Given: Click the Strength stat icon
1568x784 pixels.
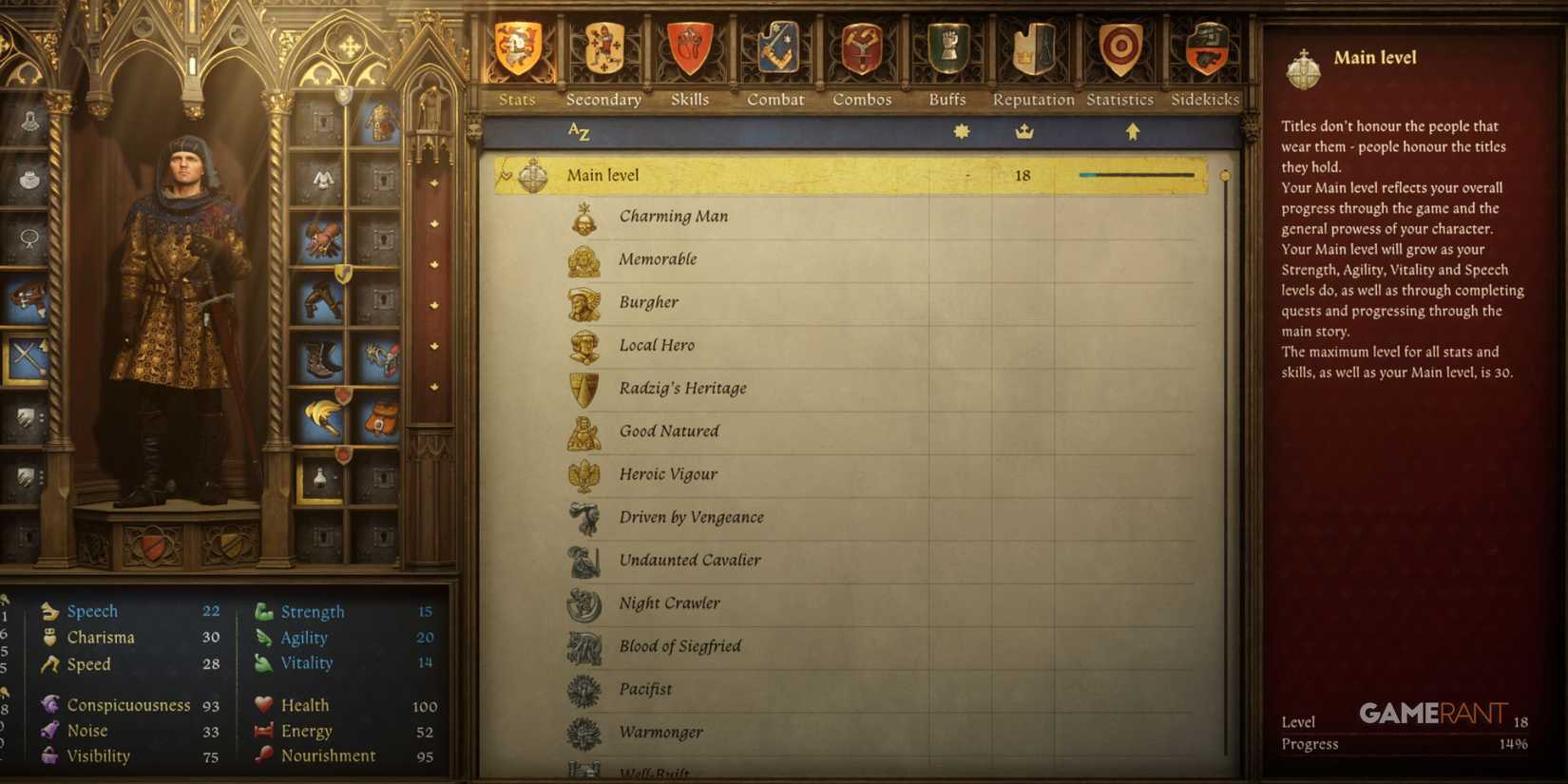Looking at the screenshot, I should [x=263, y=611].
